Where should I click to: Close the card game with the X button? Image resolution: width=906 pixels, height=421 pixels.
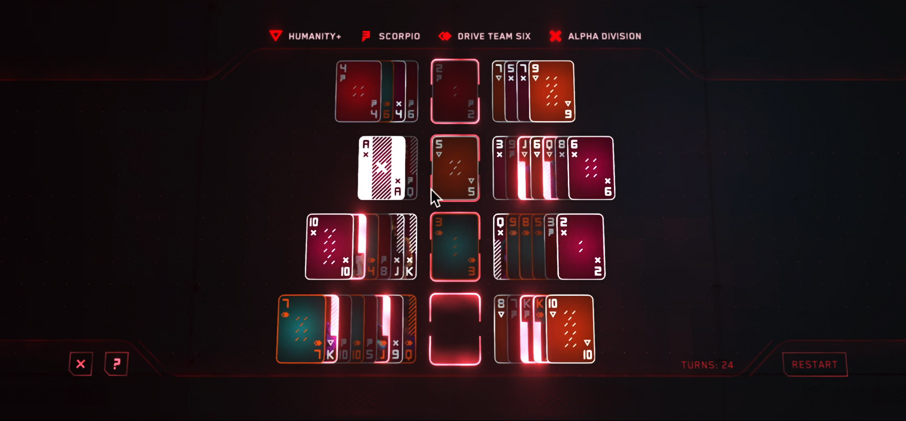(x=81, y=364)
